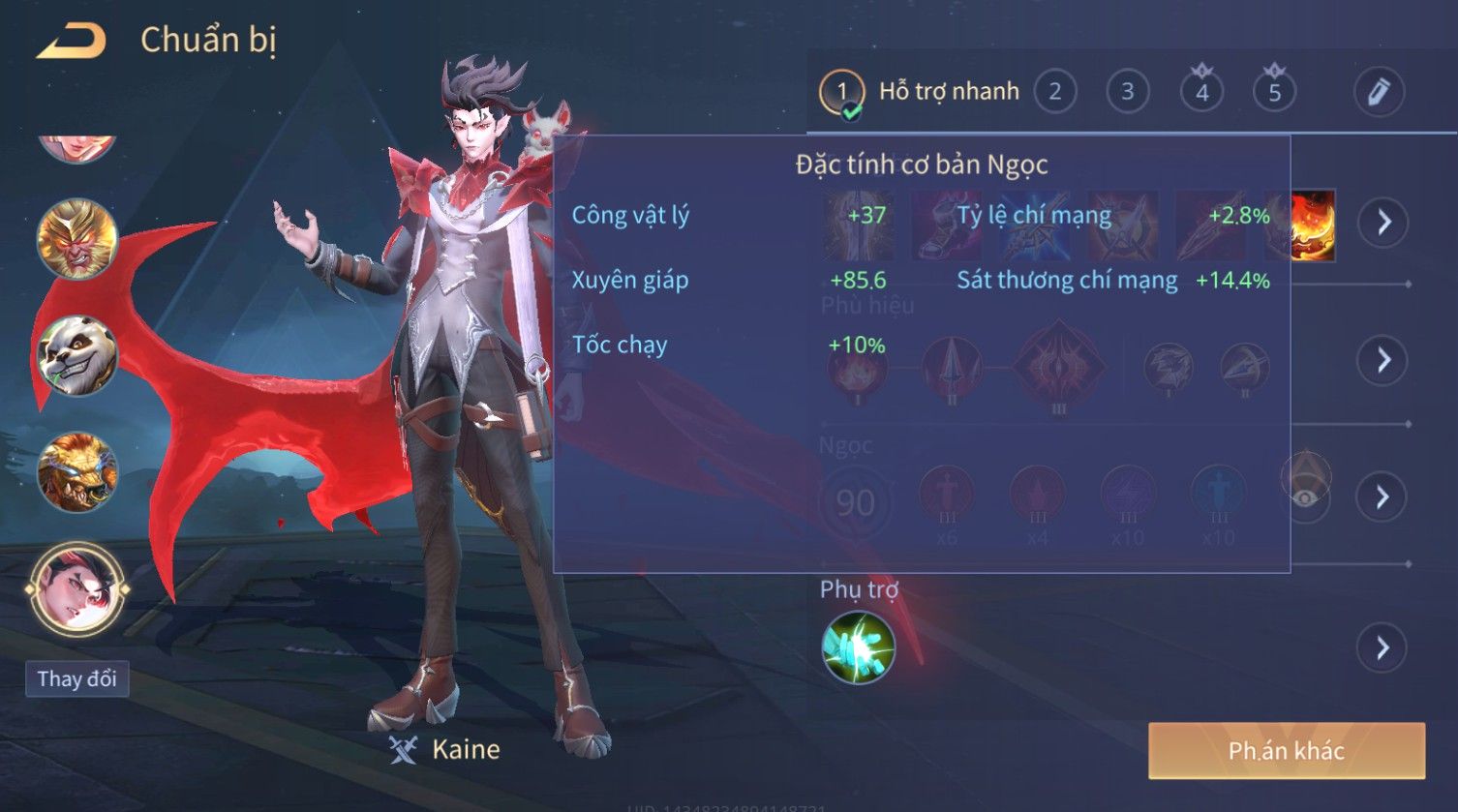Select the highlighted Kaine hero portrait

tap(77, 587)
